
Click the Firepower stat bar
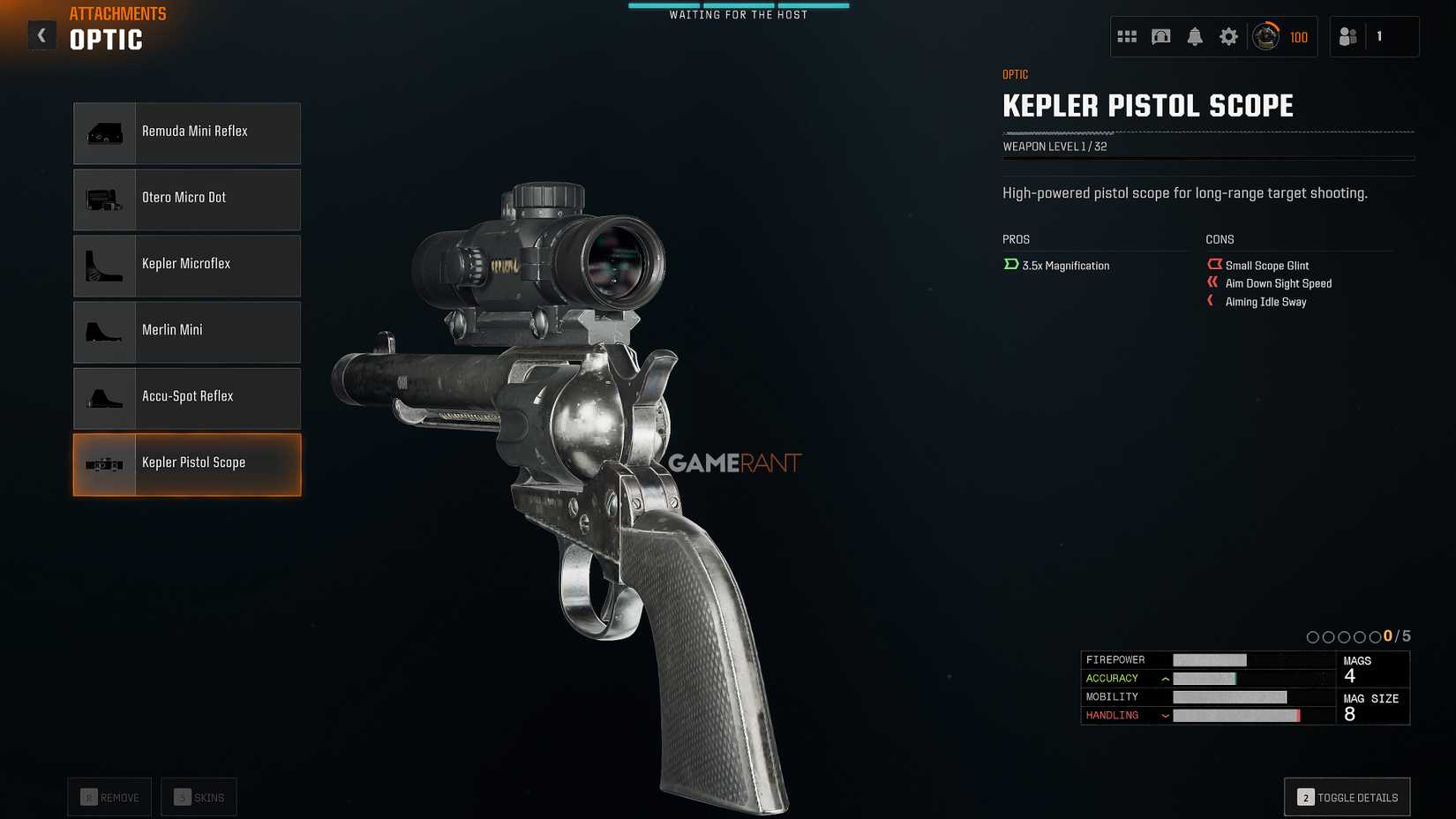point(1209,659)
